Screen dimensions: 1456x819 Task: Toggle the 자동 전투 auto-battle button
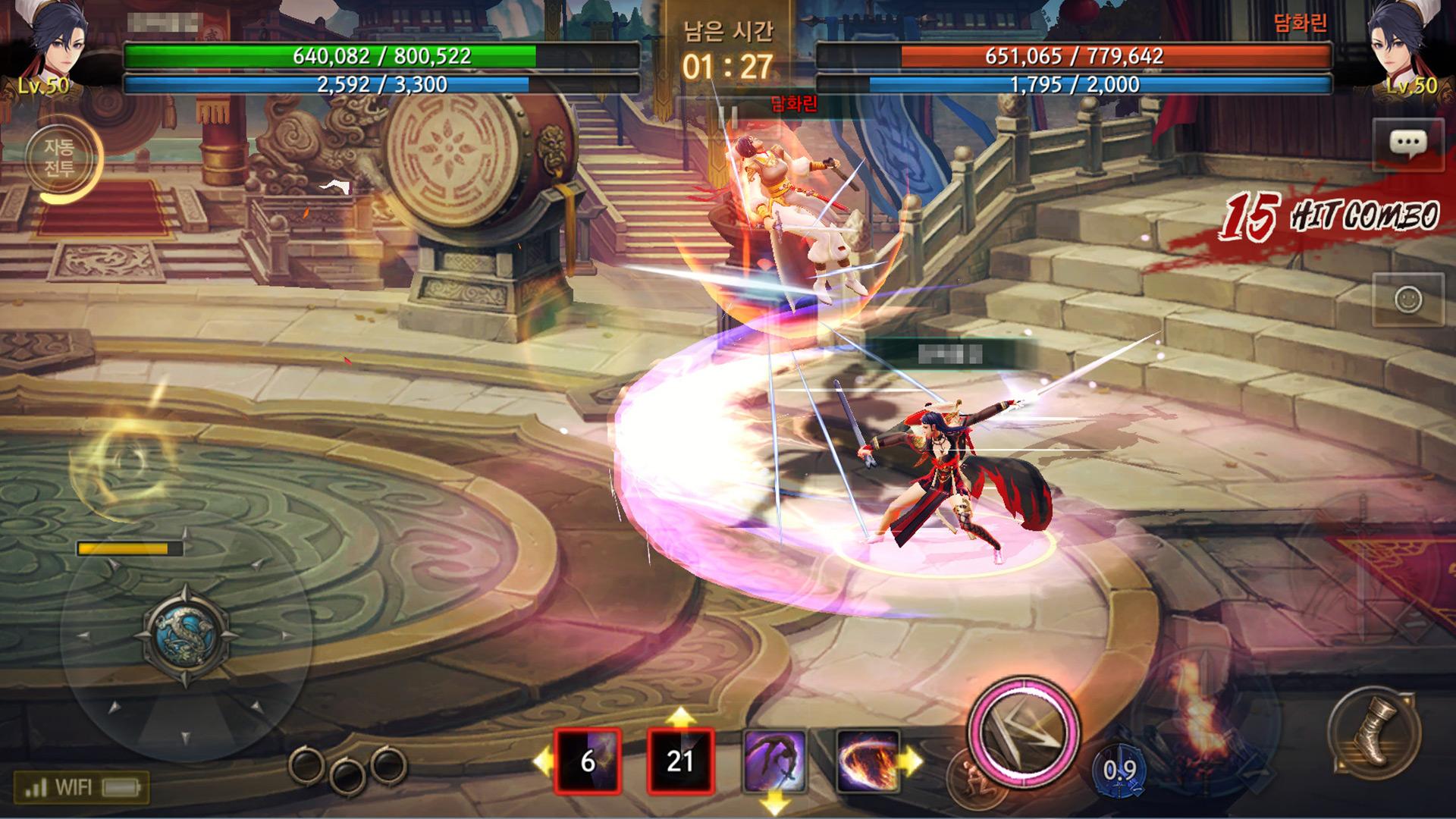[x=59, y=158]
